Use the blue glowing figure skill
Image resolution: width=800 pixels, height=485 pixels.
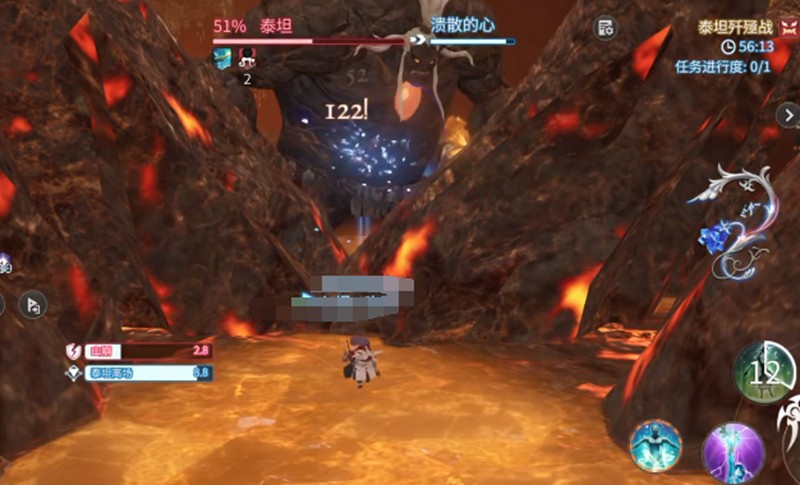coord(655,446)
